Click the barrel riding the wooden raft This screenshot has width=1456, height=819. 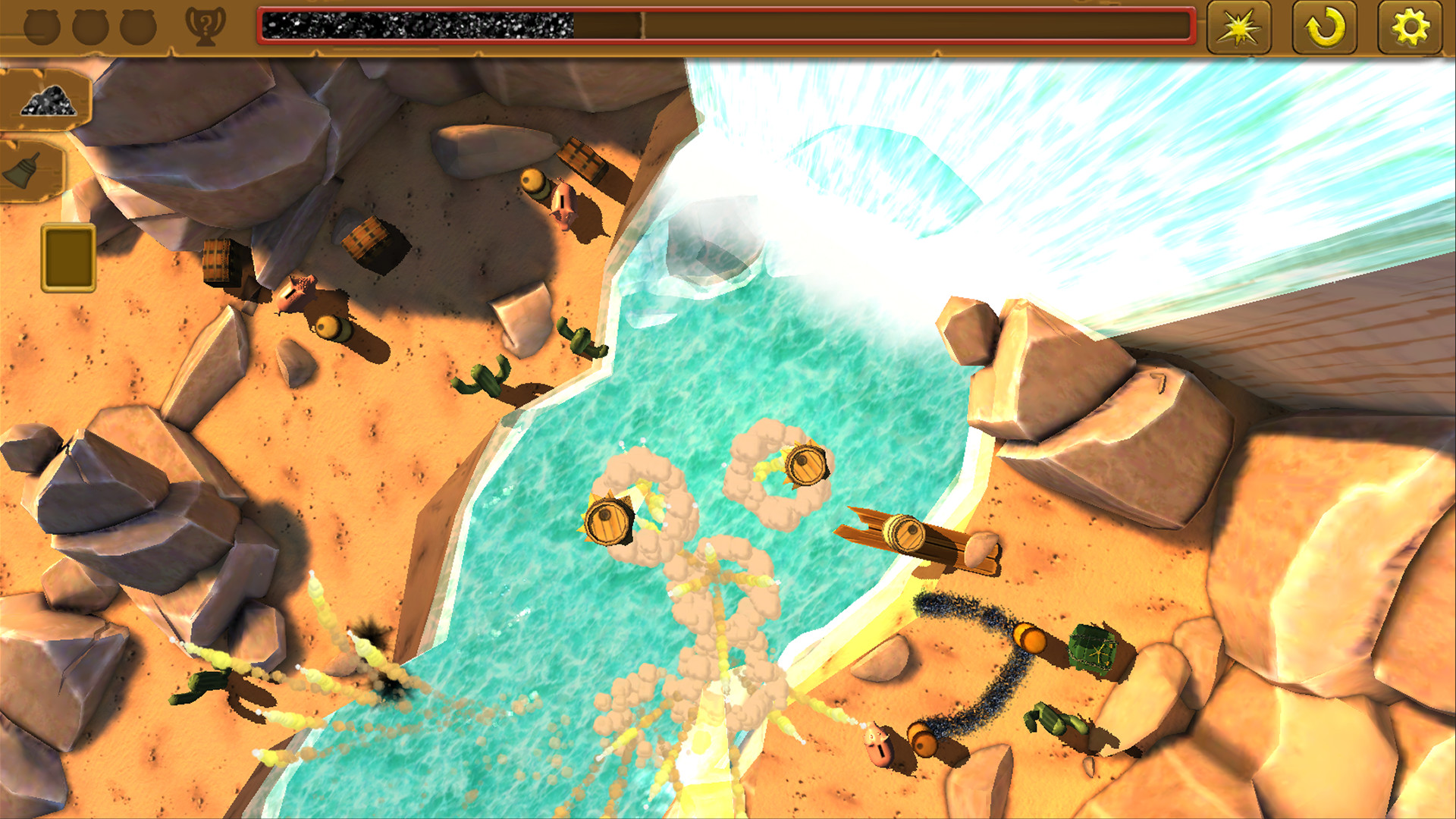click(906, 531)
